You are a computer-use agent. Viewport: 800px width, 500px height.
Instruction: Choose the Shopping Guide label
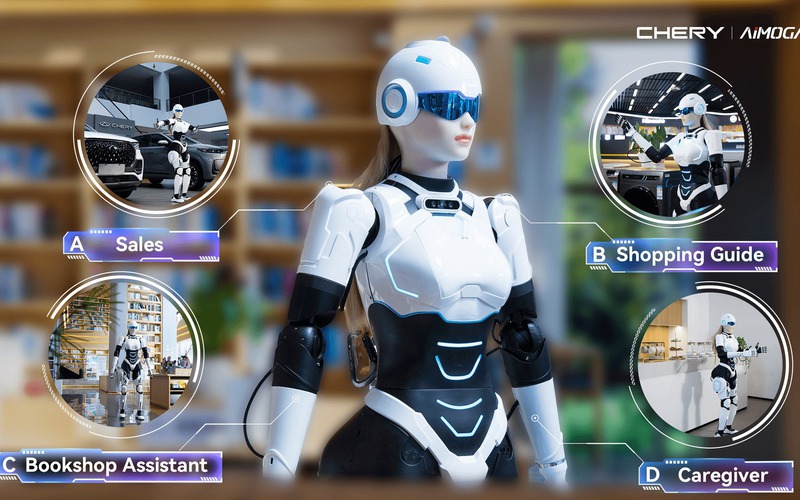(681, 254)
